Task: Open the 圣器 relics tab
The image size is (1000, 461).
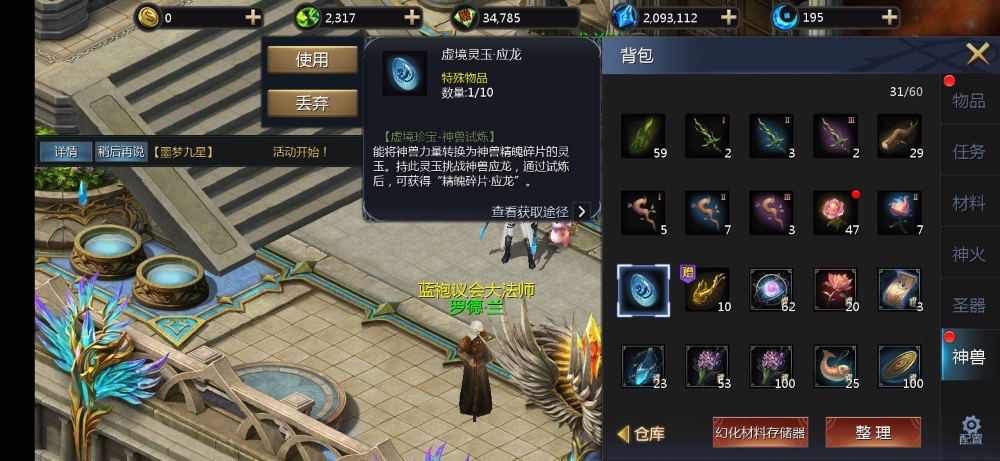Action: click(x=967, y=306)
